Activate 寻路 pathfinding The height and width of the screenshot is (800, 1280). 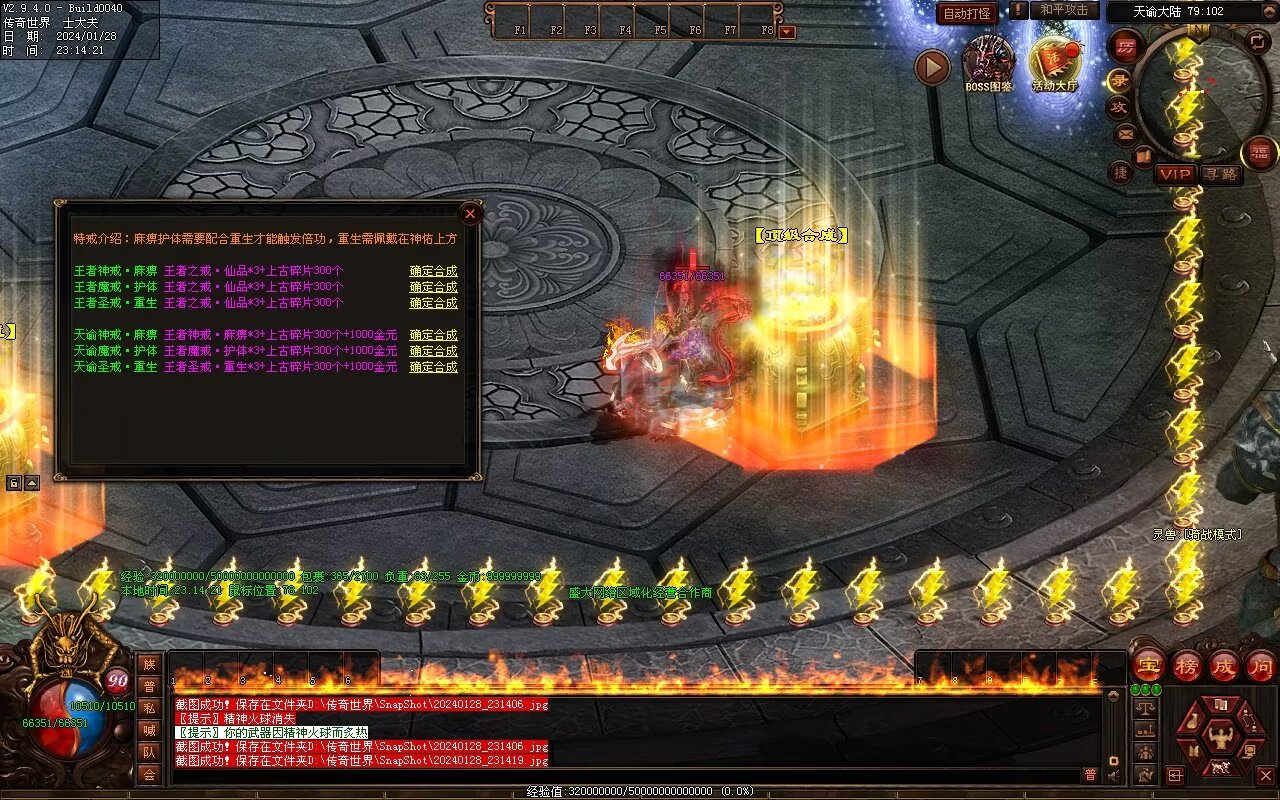pos(1221,174)
